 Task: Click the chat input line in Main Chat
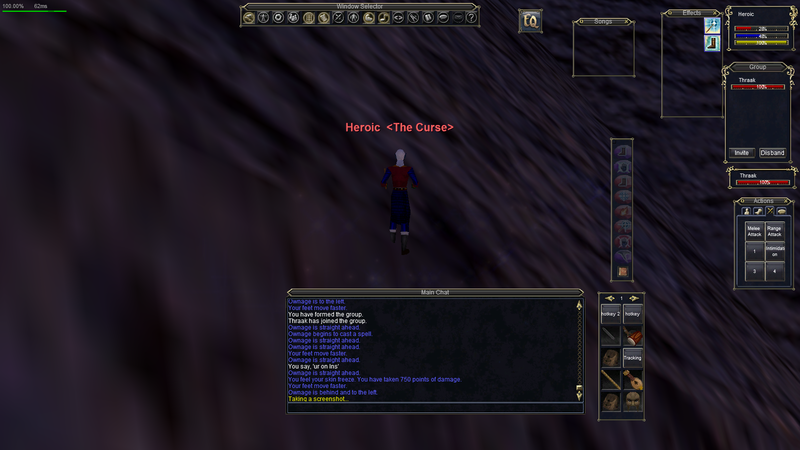click(x=430, y=407)
